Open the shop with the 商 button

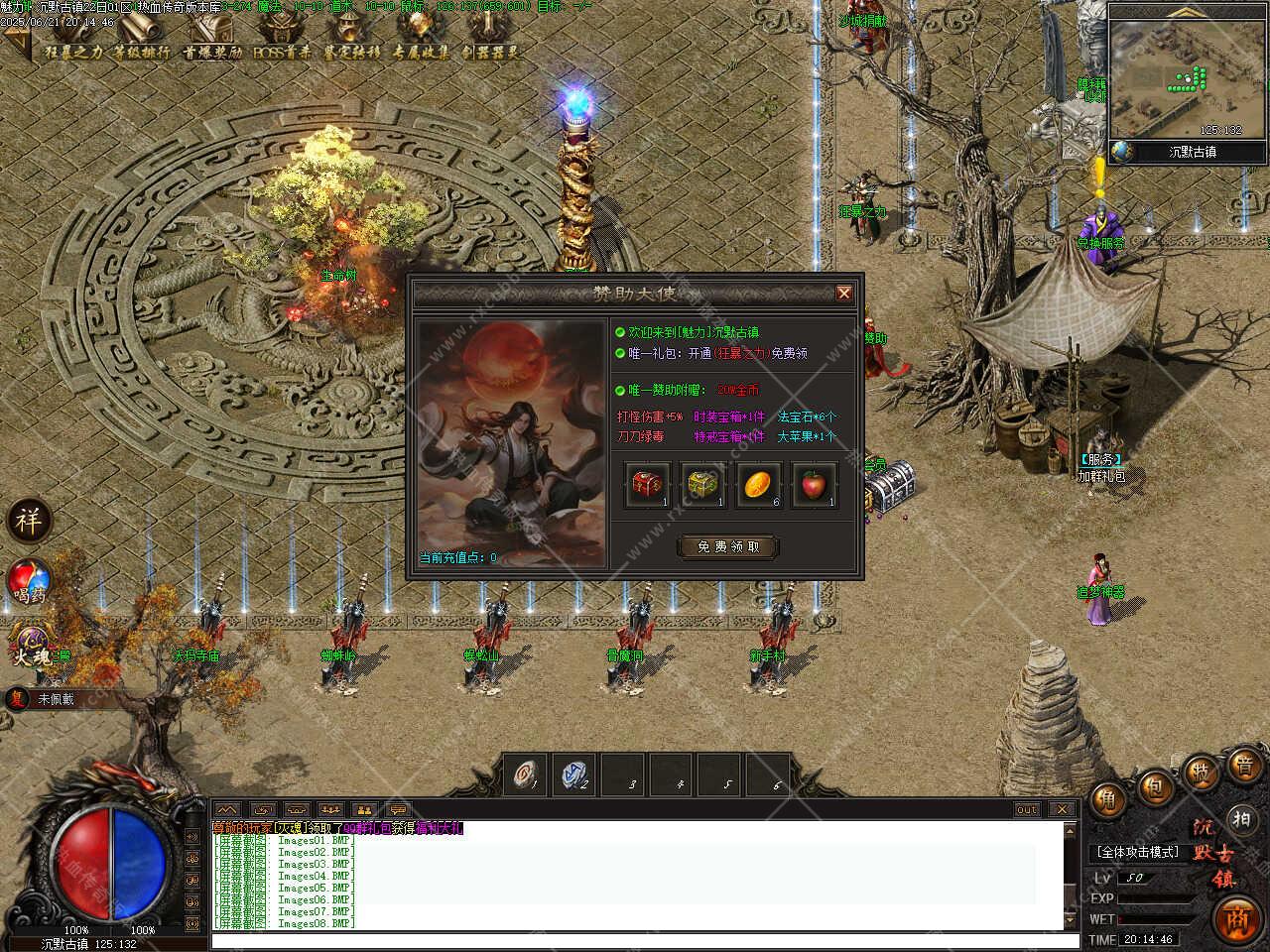pyautogui.click(x=1238, y=918)
